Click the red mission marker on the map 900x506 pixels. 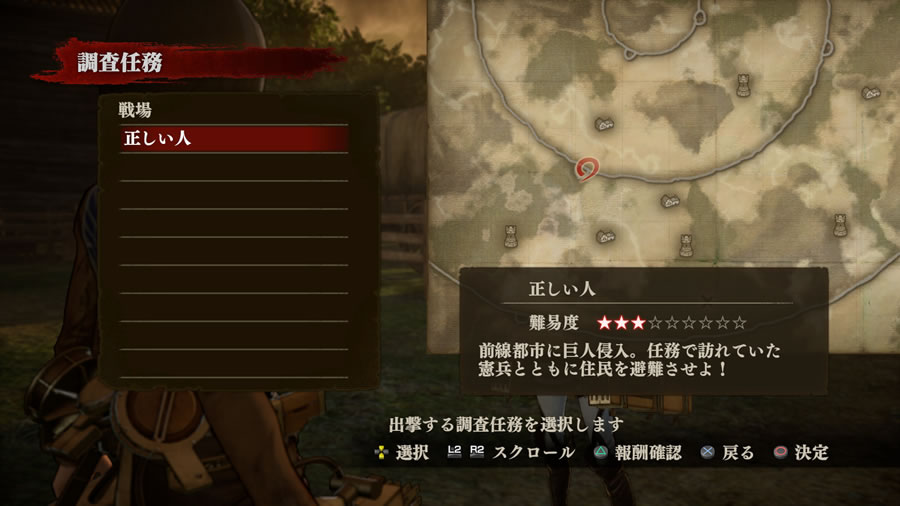588,167
